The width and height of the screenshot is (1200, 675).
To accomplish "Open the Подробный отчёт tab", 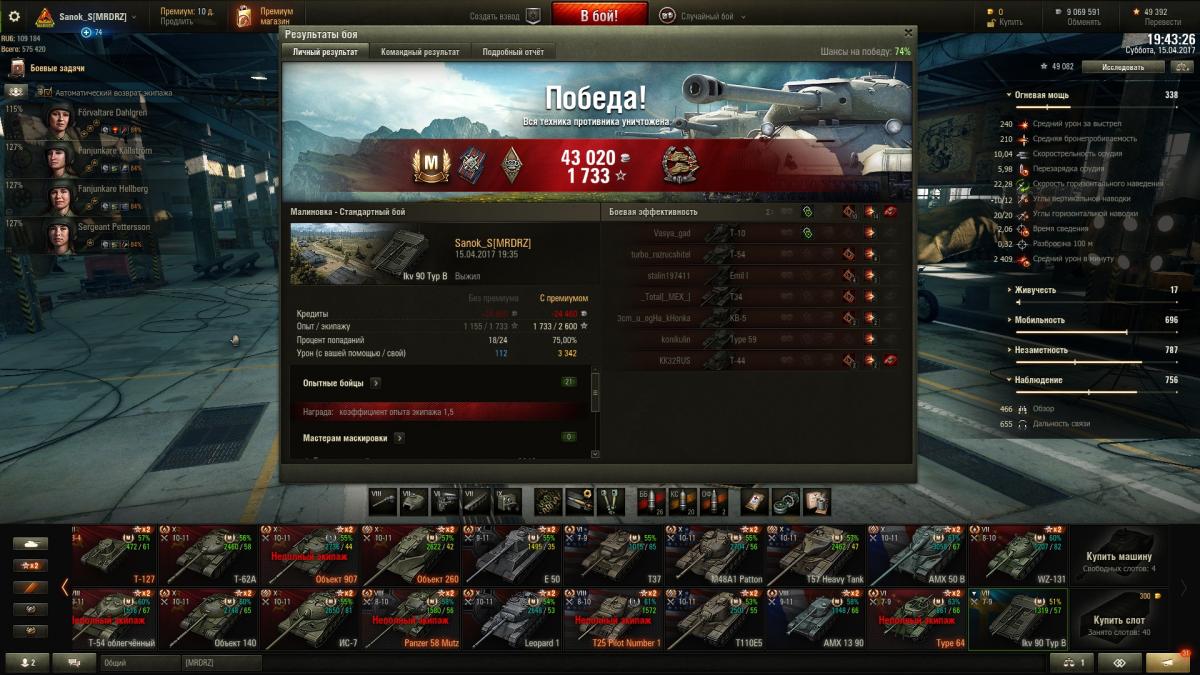I will tap(513, 52).
